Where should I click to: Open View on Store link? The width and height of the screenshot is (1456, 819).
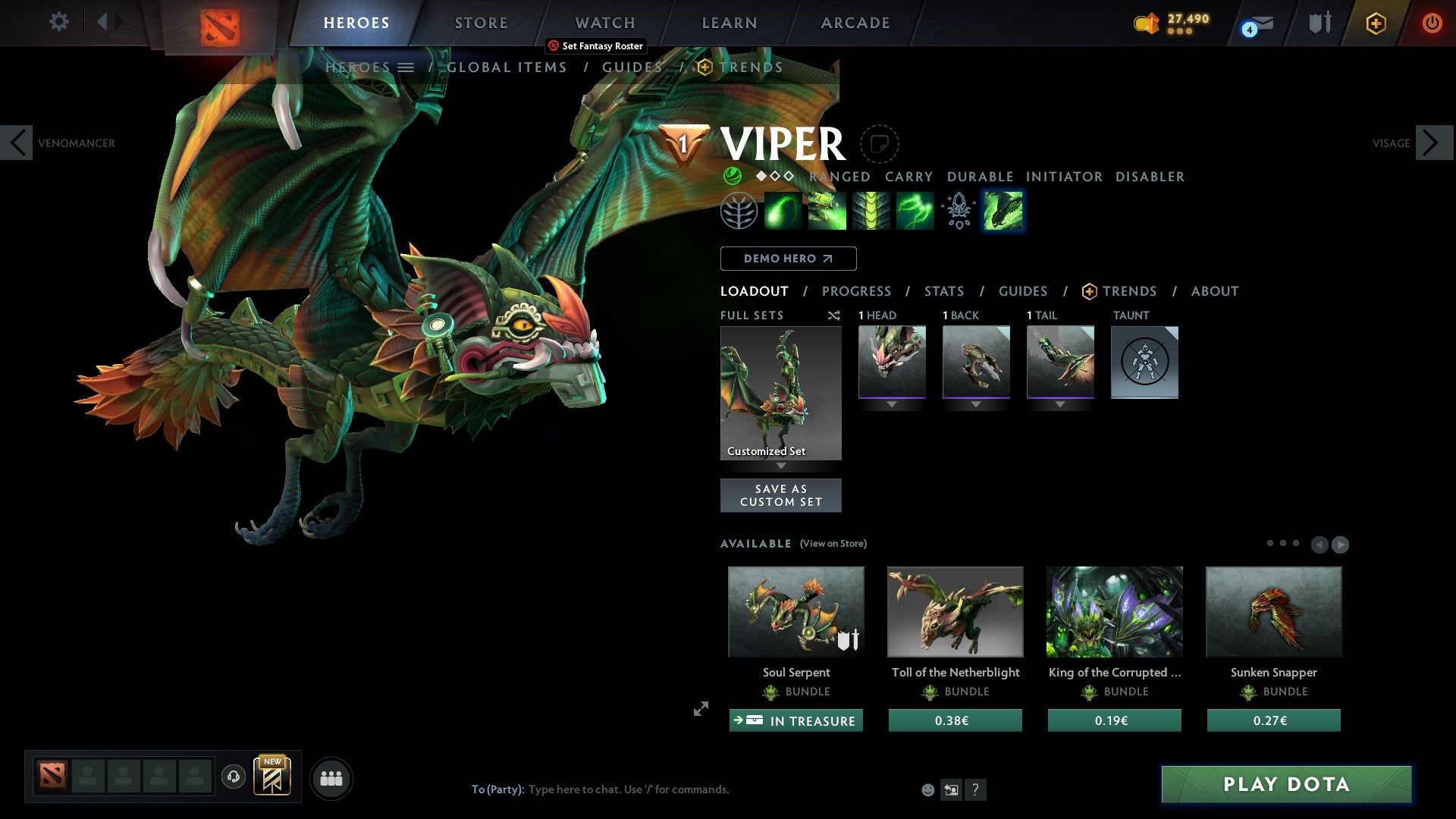(833, 544)
